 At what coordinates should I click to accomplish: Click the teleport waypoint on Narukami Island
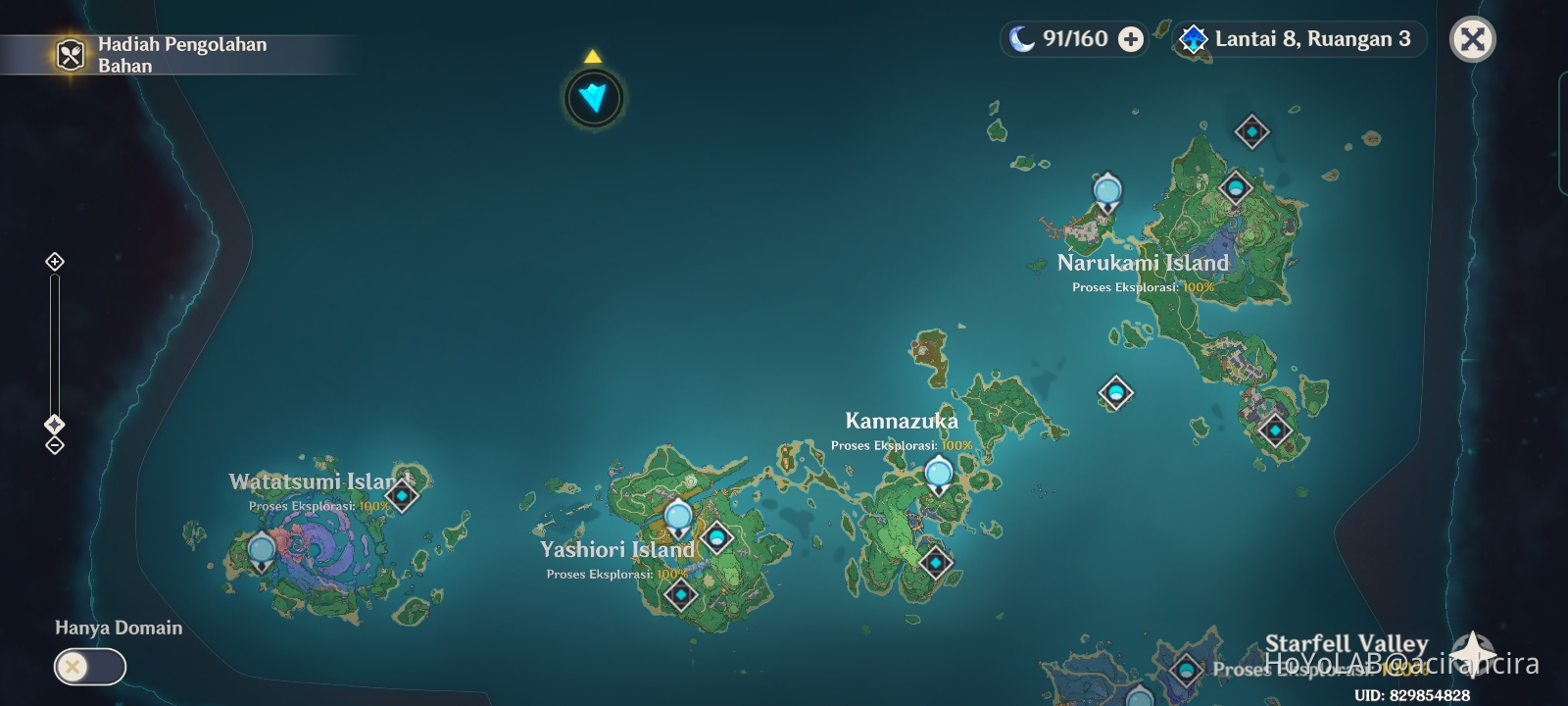[1106, 190]
